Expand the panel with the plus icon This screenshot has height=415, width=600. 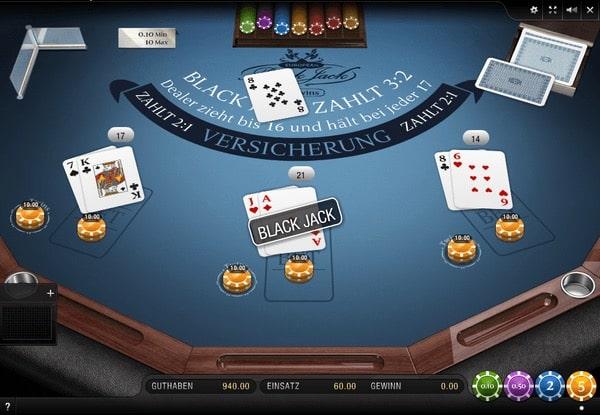[x=50, y=293]
